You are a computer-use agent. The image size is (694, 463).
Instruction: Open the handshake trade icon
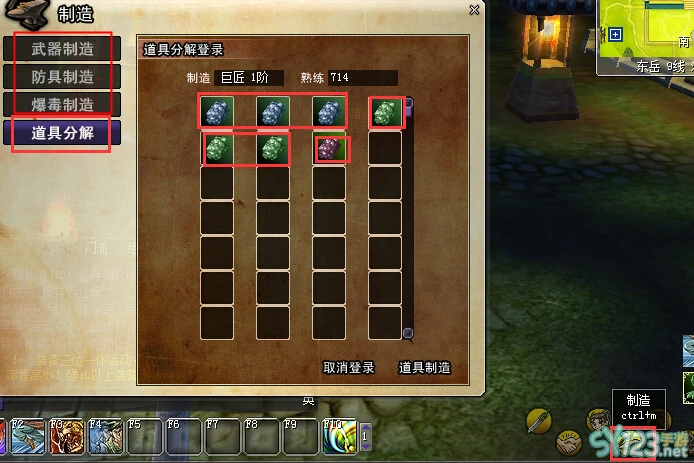click(x=571, y=441)
